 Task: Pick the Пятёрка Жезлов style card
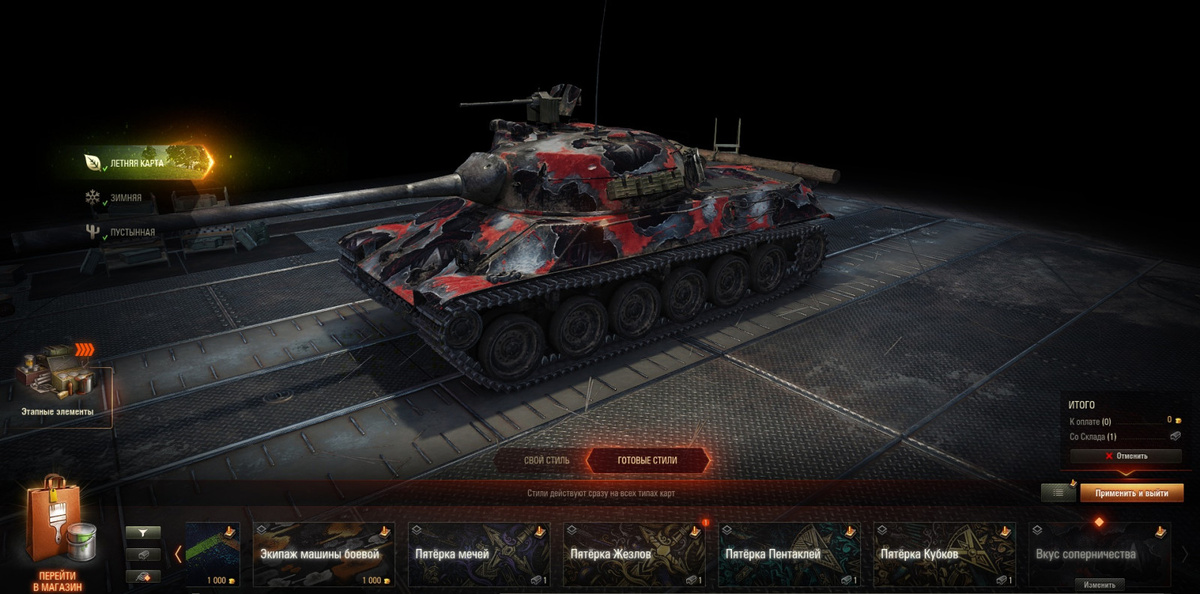click(x=634, y=553)
